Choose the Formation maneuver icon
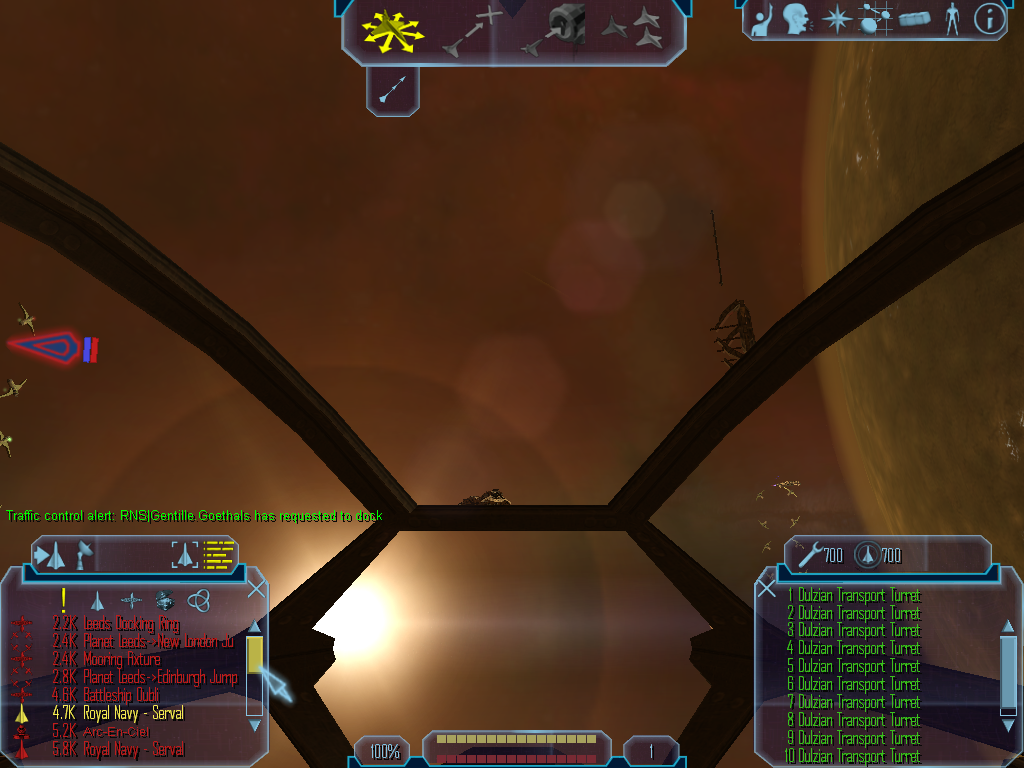Screen dimensions: 1024x768 632,30
